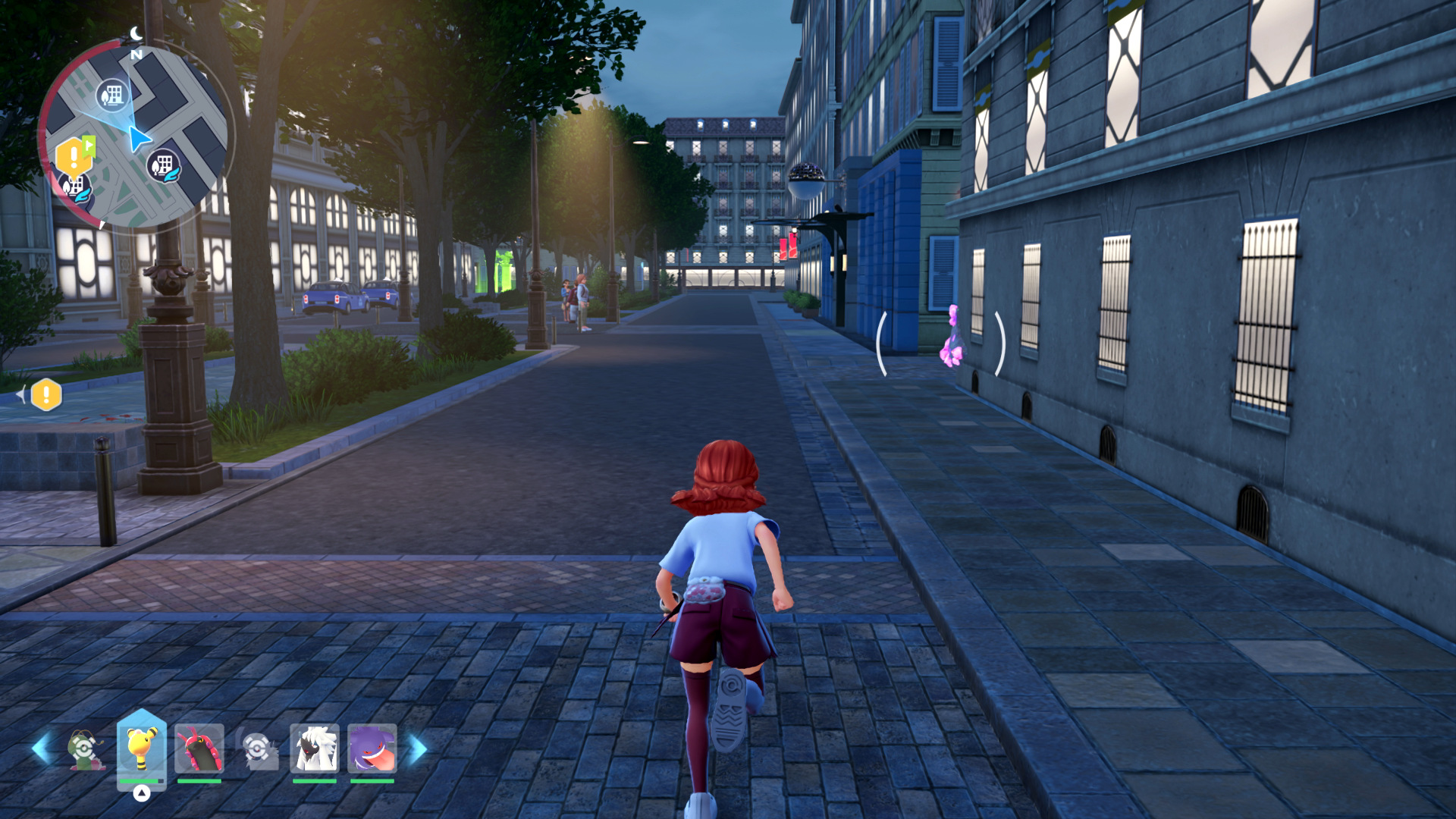Choose Gengar from the party bar
The image size is (1456, 819).
pos(372,748)
